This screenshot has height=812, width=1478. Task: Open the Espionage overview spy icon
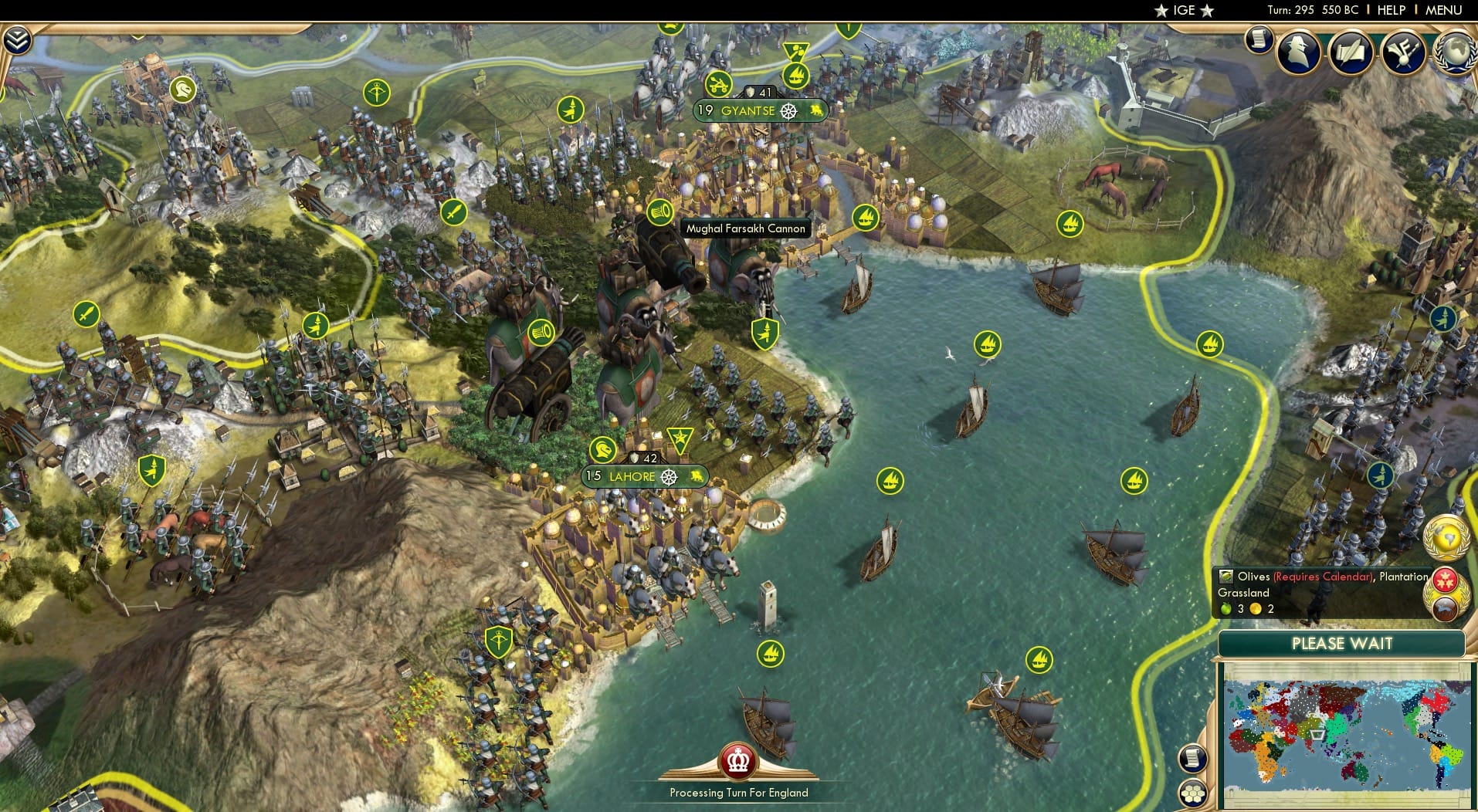click(x=1298, y=52)
